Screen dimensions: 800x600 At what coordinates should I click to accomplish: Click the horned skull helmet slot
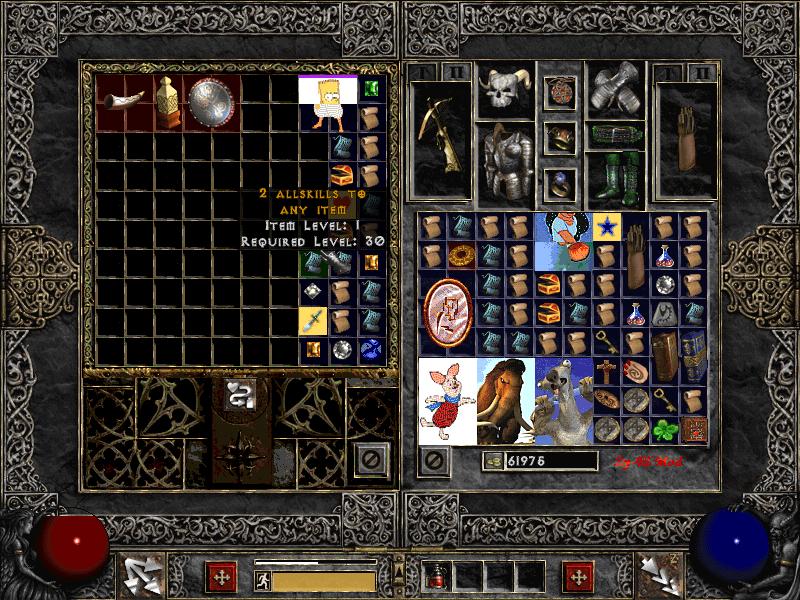point(504,92)
